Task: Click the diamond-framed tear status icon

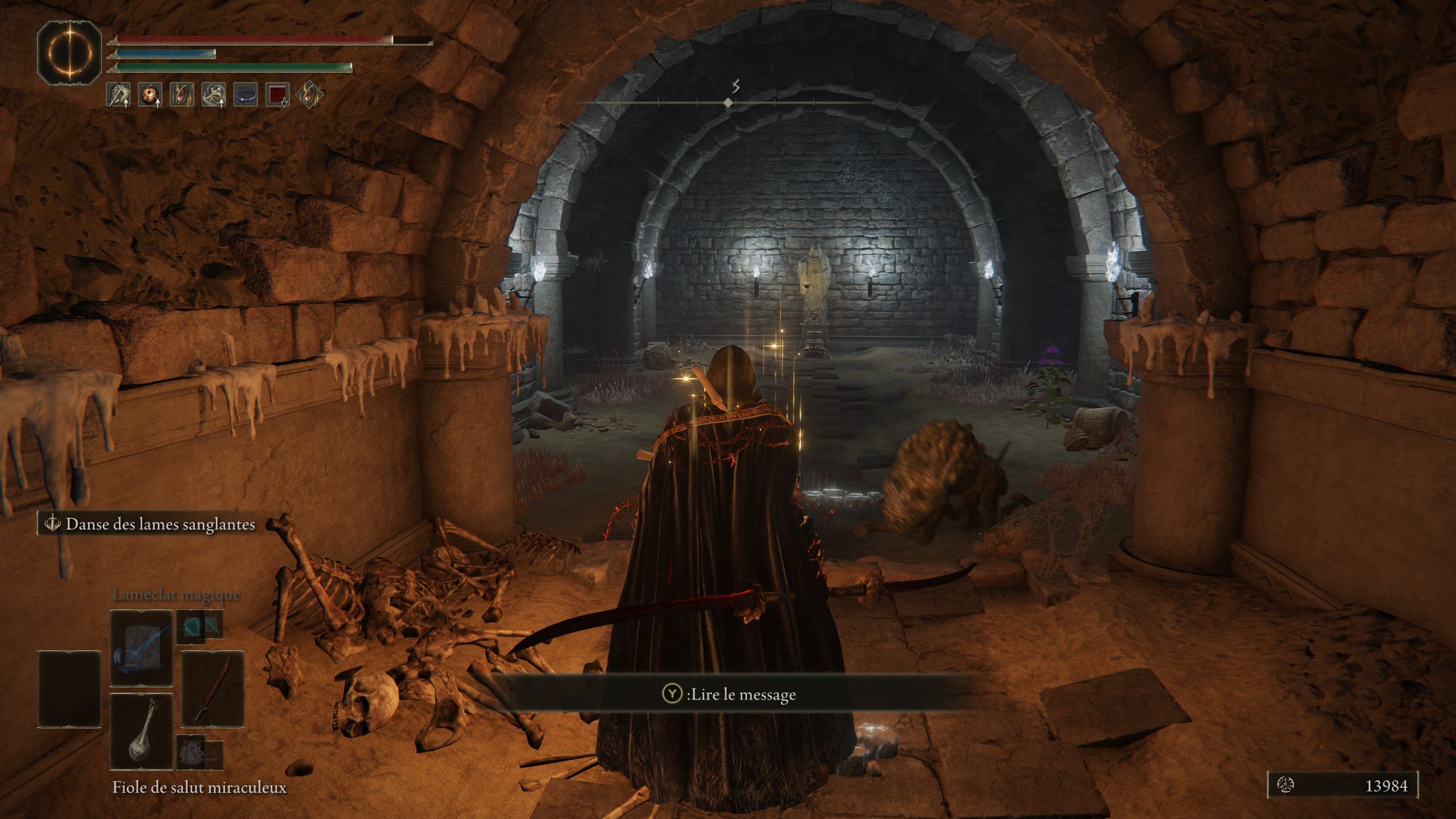Action: 309,94
